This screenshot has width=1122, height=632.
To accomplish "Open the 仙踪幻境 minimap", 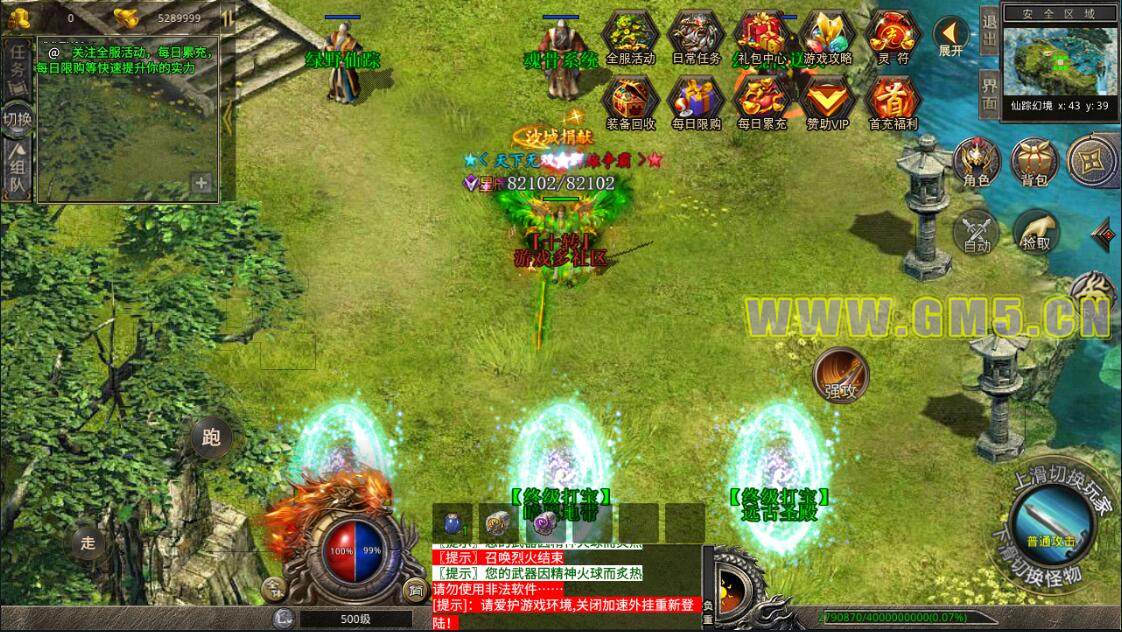I will coord(1061,62).
